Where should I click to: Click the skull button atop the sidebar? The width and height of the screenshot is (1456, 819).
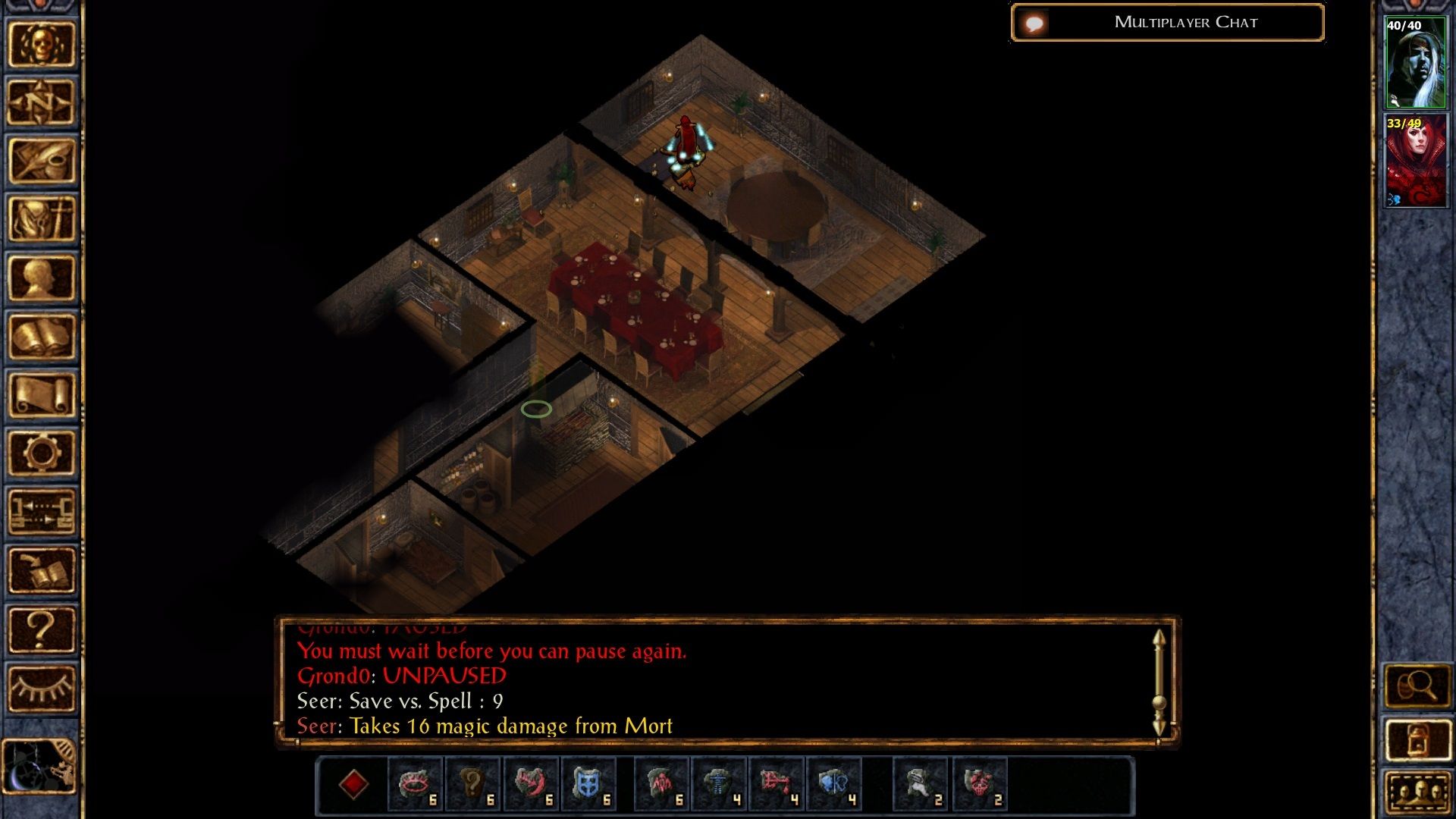pos(41,44)
